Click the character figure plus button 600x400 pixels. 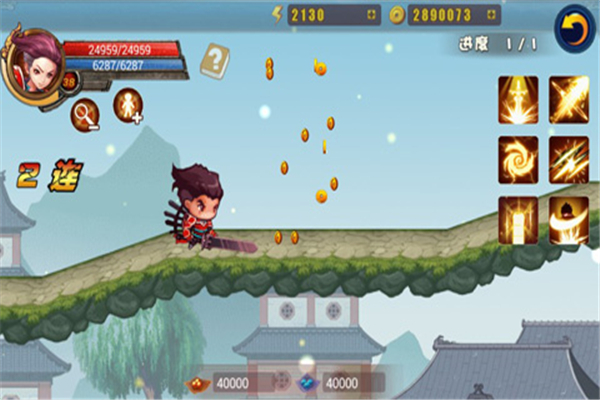click(128, 105)
